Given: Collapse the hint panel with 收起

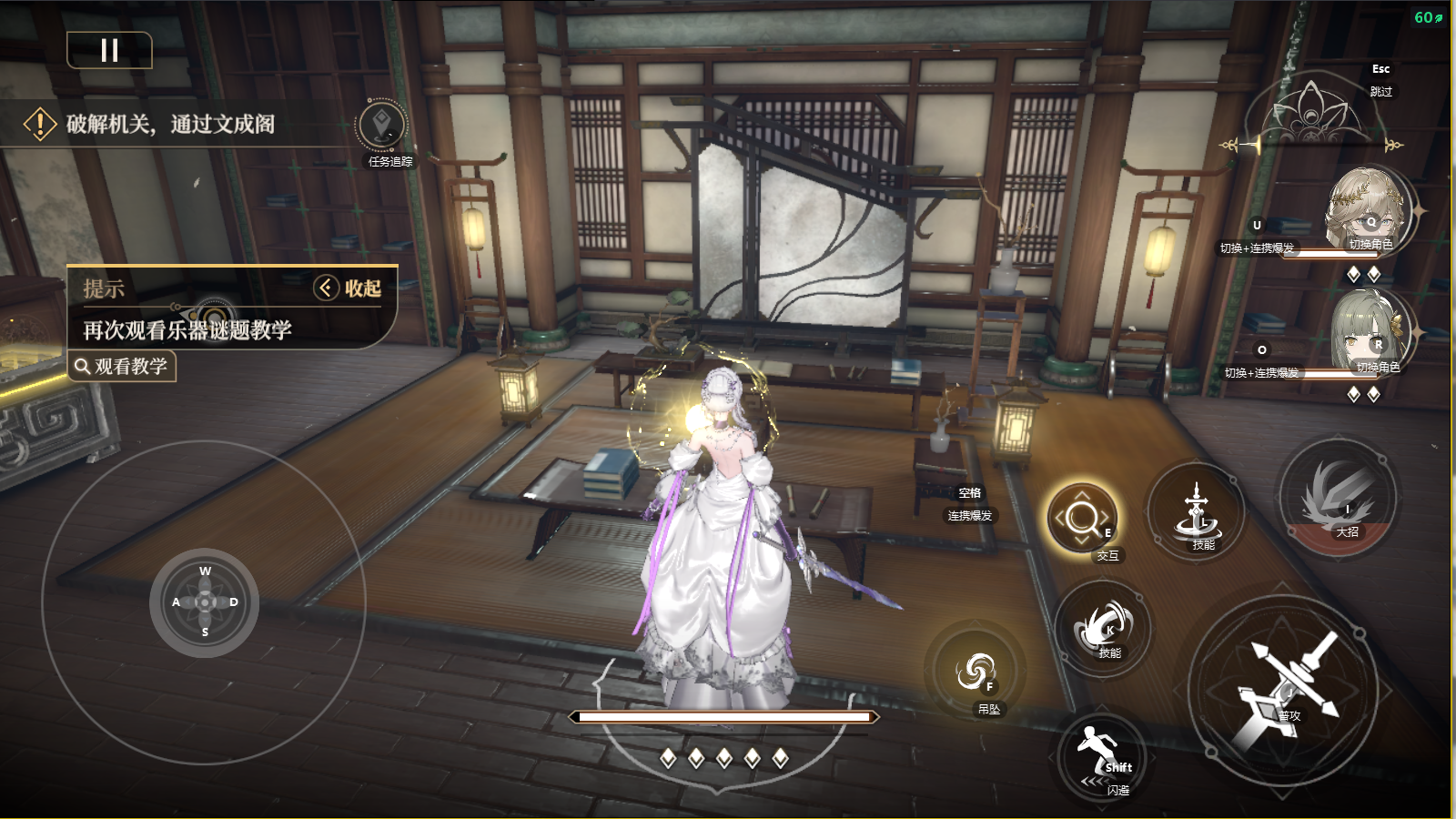Looking at the screenshot, I should tap(348, 288).
